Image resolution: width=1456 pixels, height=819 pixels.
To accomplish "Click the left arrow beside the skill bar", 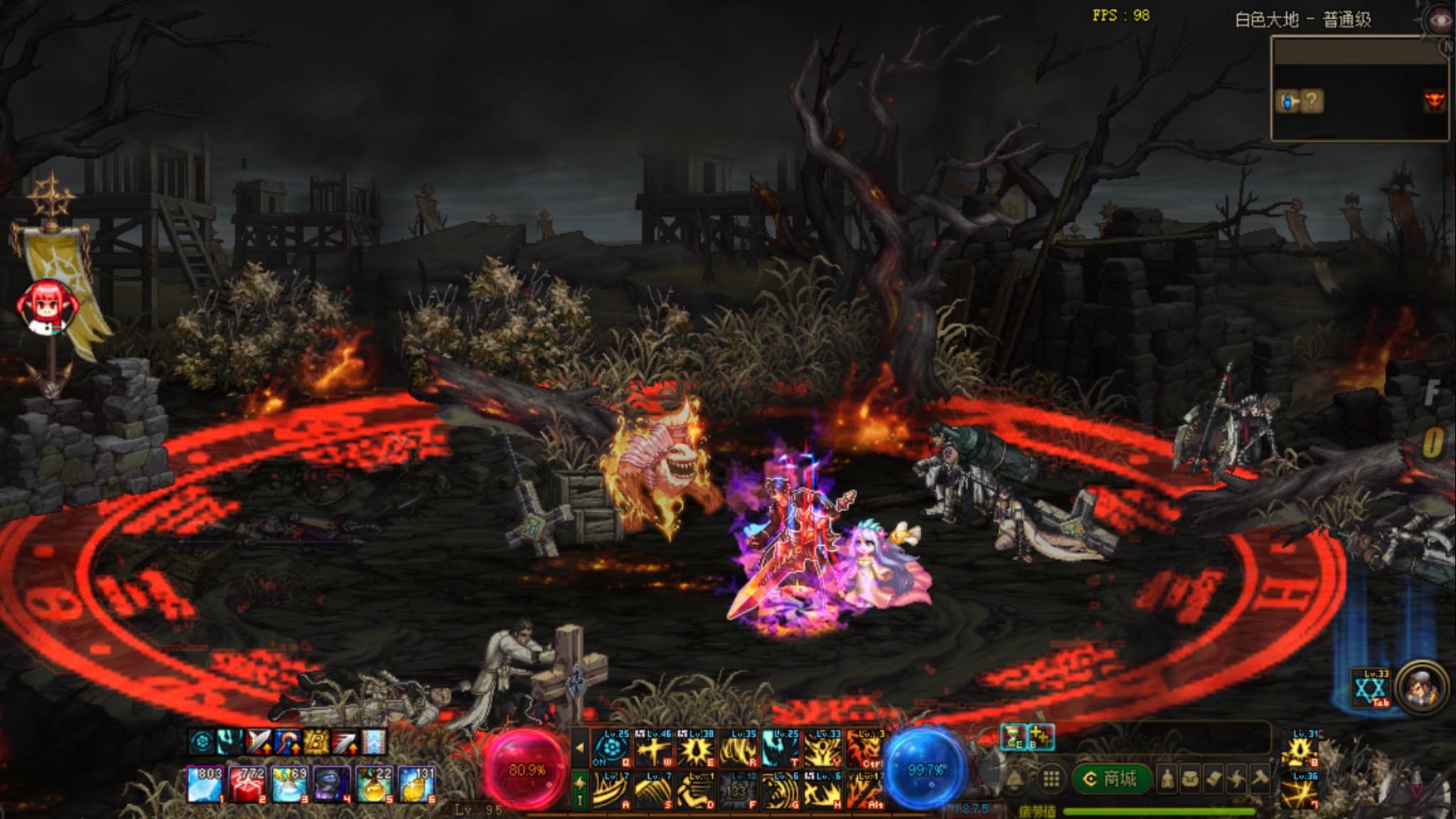I will [580, 748].
